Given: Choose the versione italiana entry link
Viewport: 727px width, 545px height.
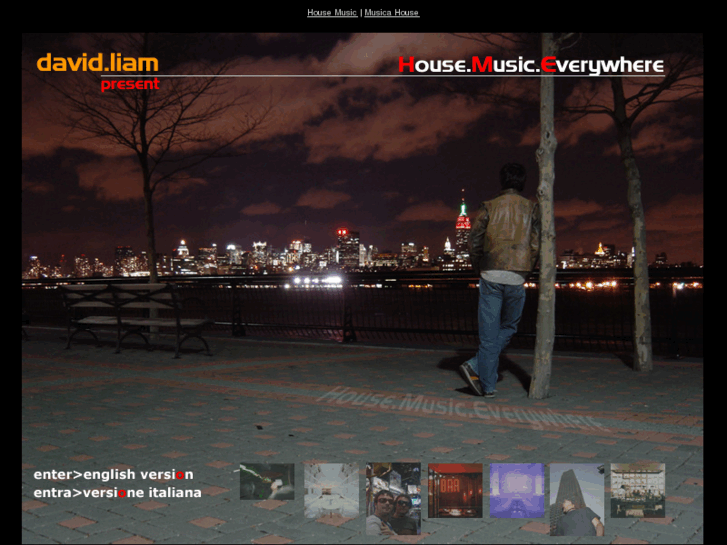Looking at the screenshot, I should point(117,492).
